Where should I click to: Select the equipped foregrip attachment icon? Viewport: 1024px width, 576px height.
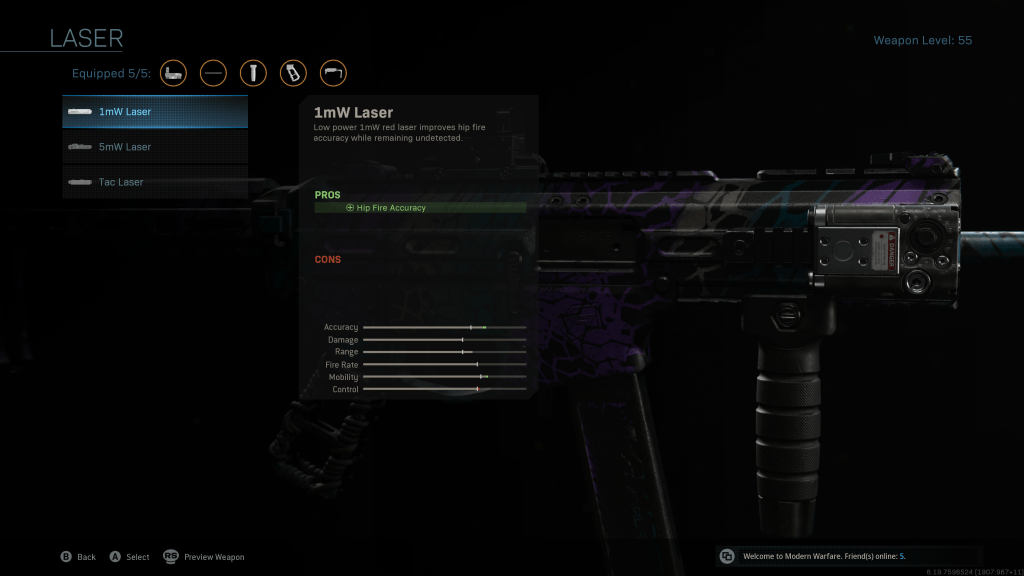tap(253, 73)
